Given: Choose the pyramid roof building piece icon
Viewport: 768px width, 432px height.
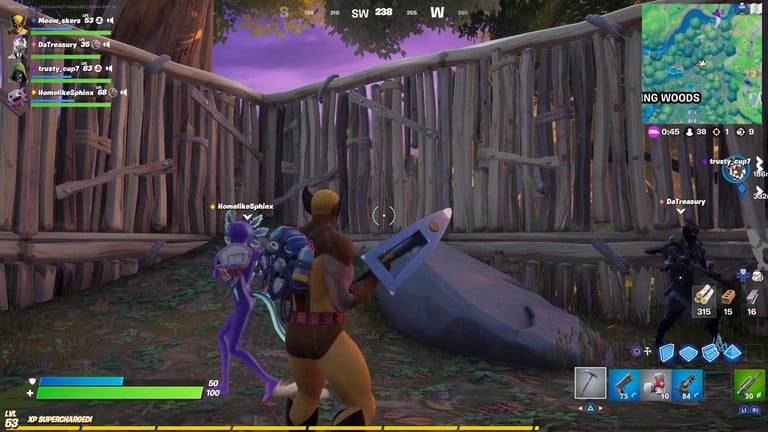Looking at the screenshot, I should [x=731, y=352].
